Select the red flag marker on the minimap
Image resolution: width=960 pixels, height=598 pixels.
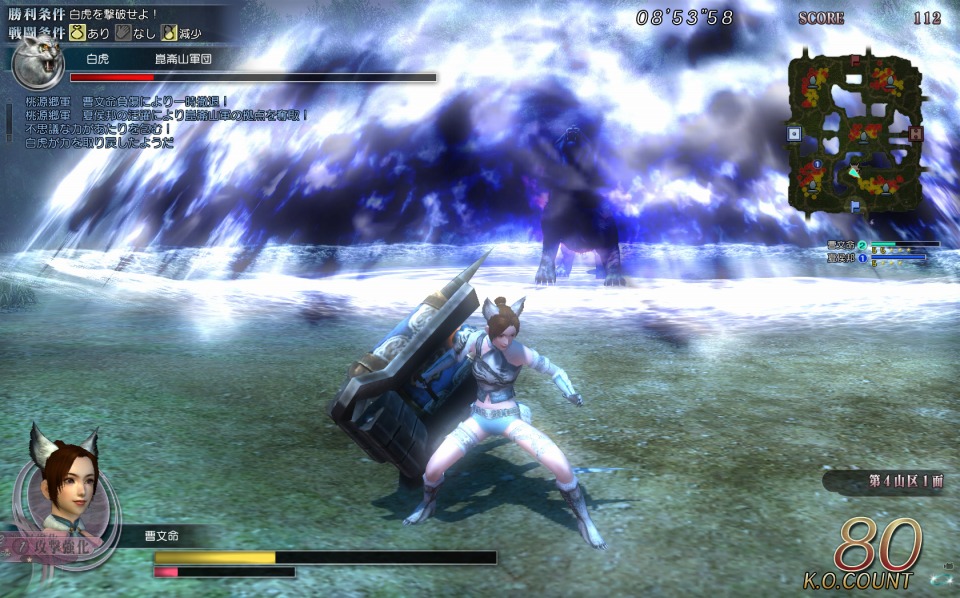pyautogui.click(x=855, y=60)
